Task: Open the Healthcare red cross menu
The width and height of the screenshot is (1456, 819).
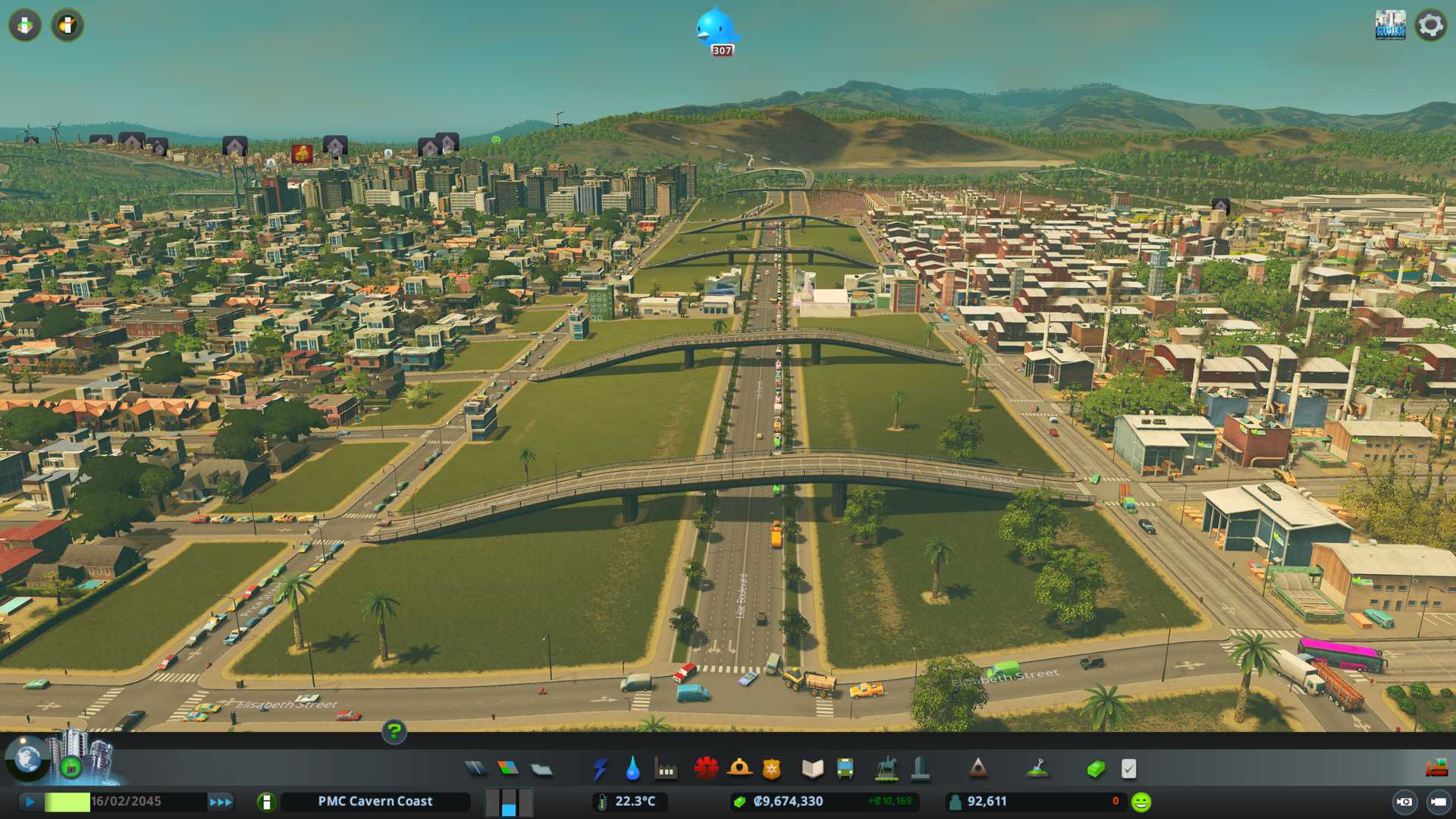Action: click(706, 769)
